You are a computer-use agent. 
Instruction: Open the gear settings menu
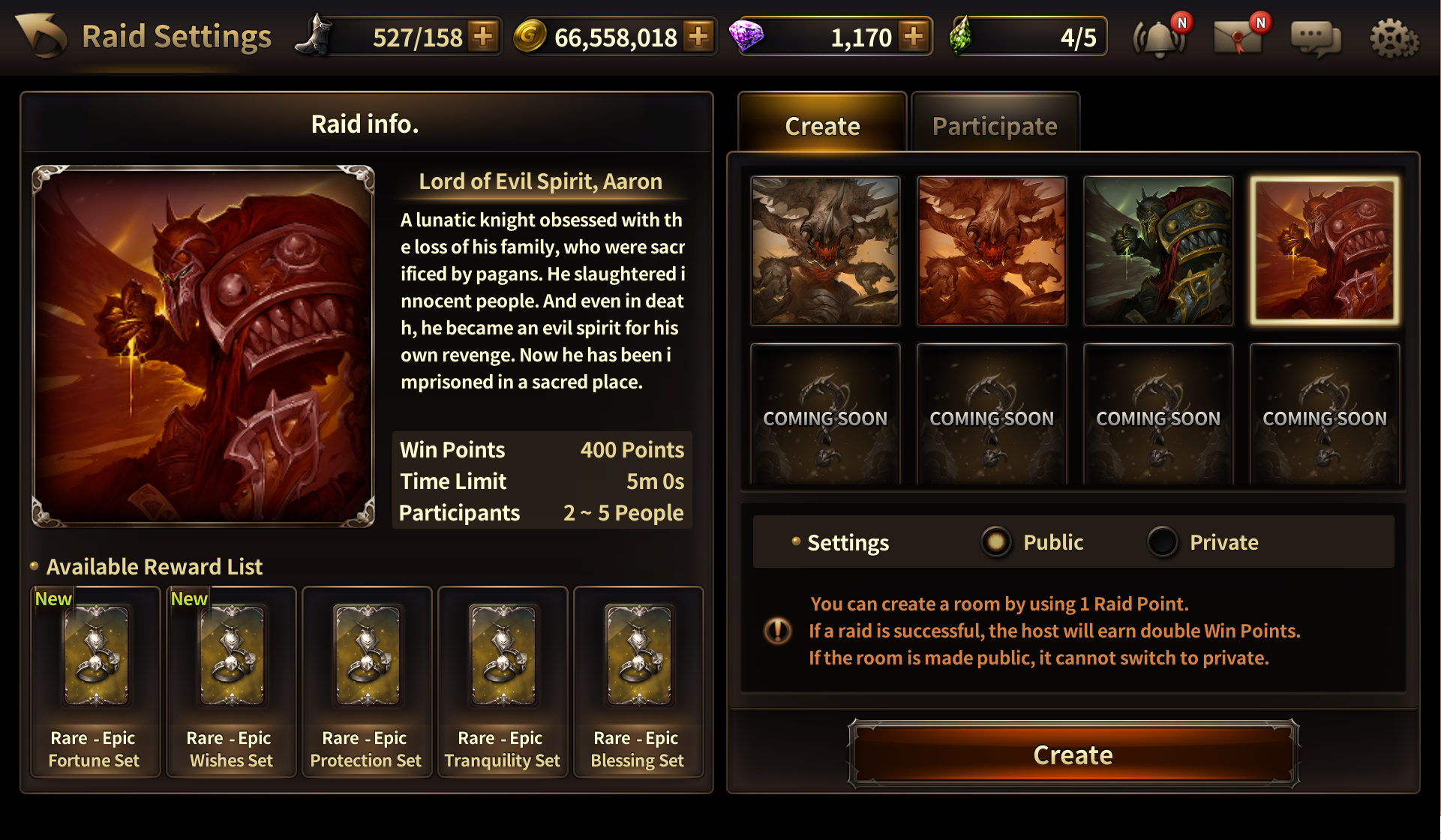coord(1394,37)
